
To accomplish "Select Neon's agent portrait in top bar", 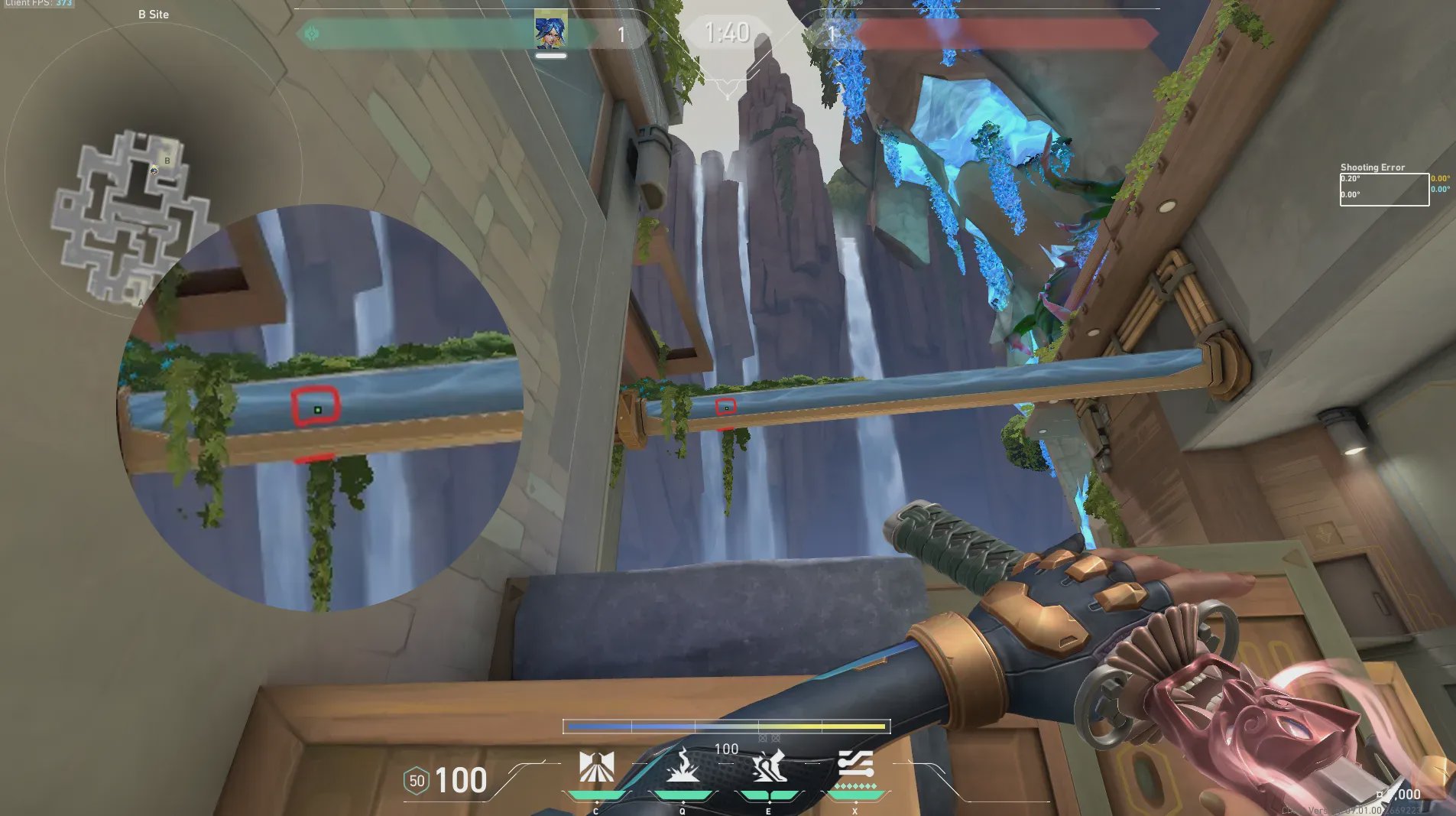I will (550, 31).
